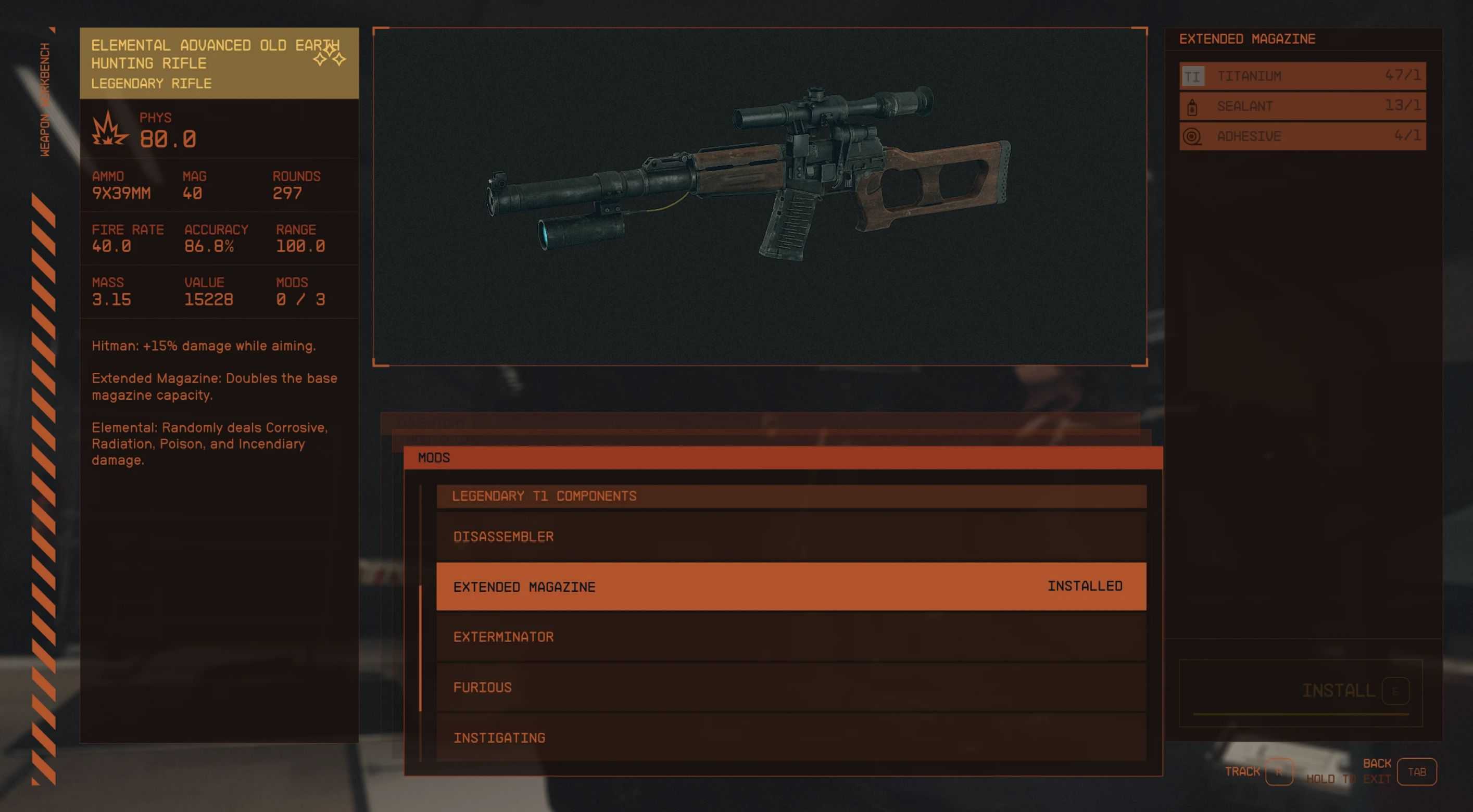Select the Disassembler mod
The width and height of the screenshot is (1473, 812).
[791, 536]
